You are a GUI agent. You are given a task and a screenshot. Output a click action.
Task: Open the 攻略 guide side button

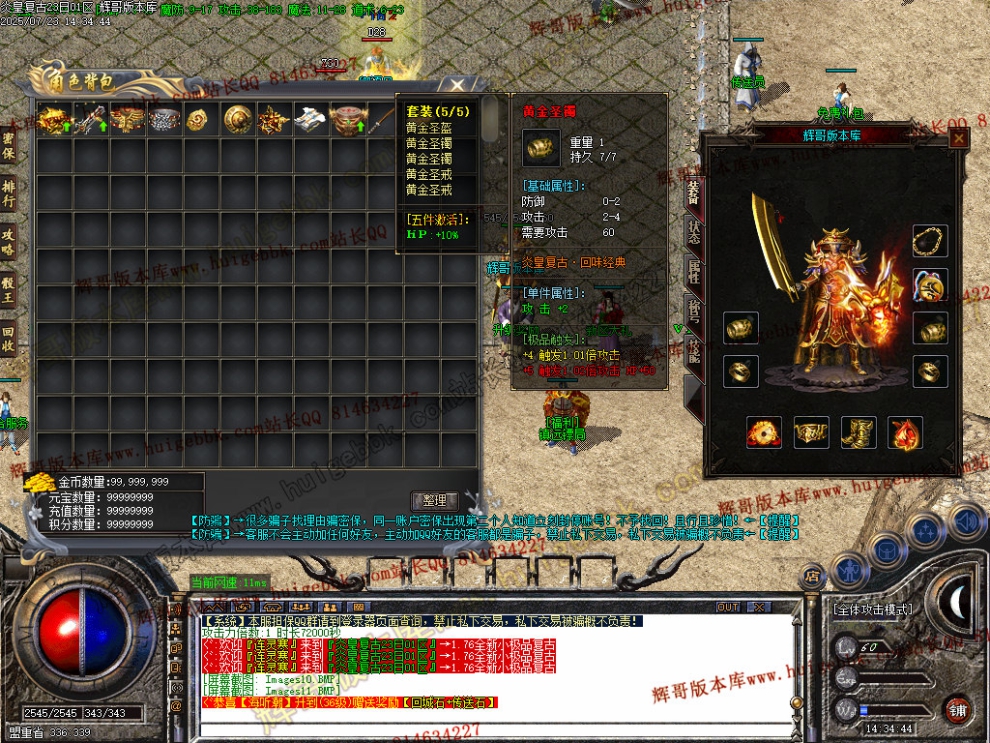tap(9, 243)
